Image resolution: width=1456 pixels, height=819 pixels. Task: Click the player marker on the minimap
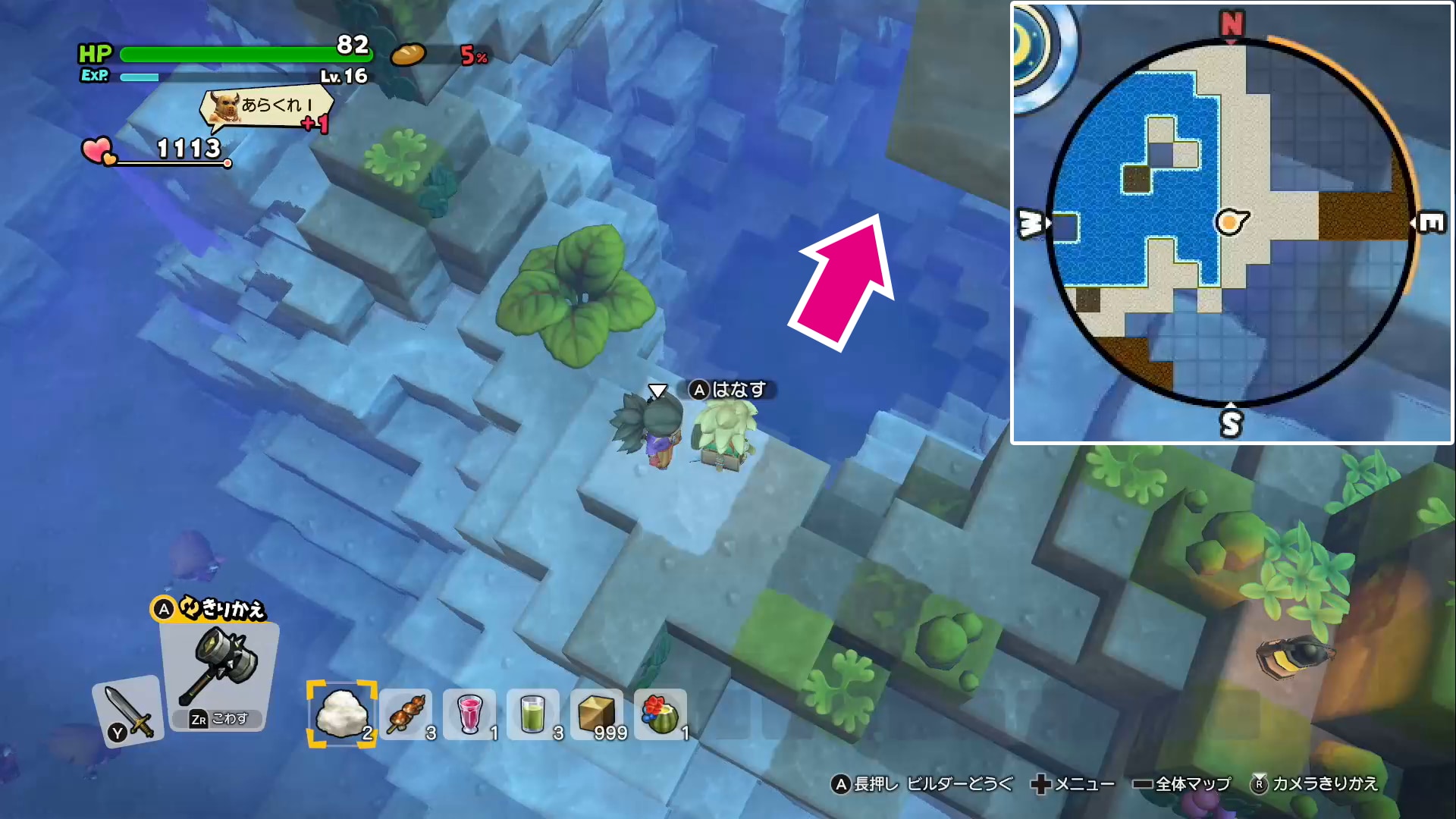[1228, 221]
